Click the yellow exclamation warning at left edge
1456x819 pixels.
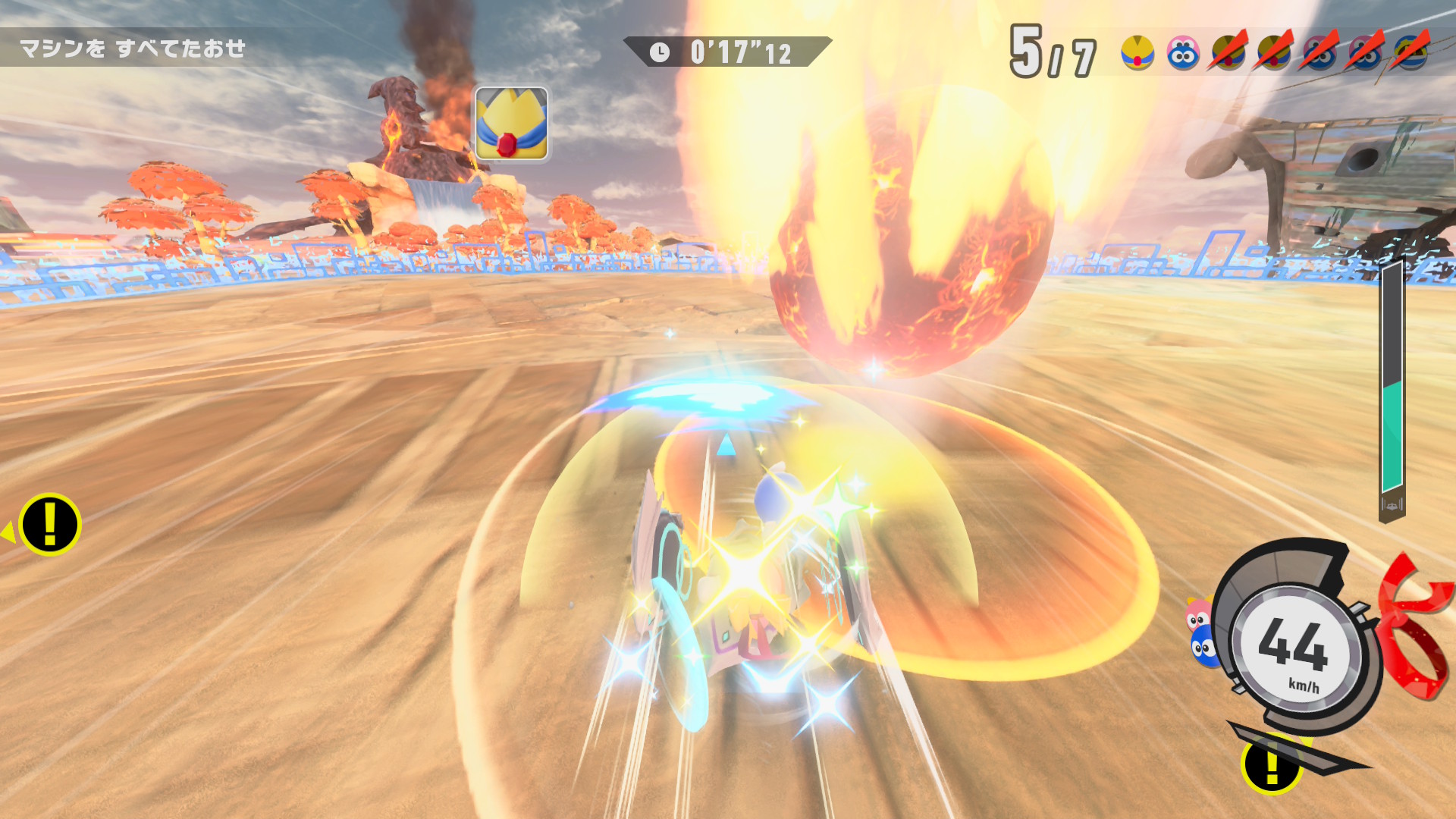click(49, 525)
